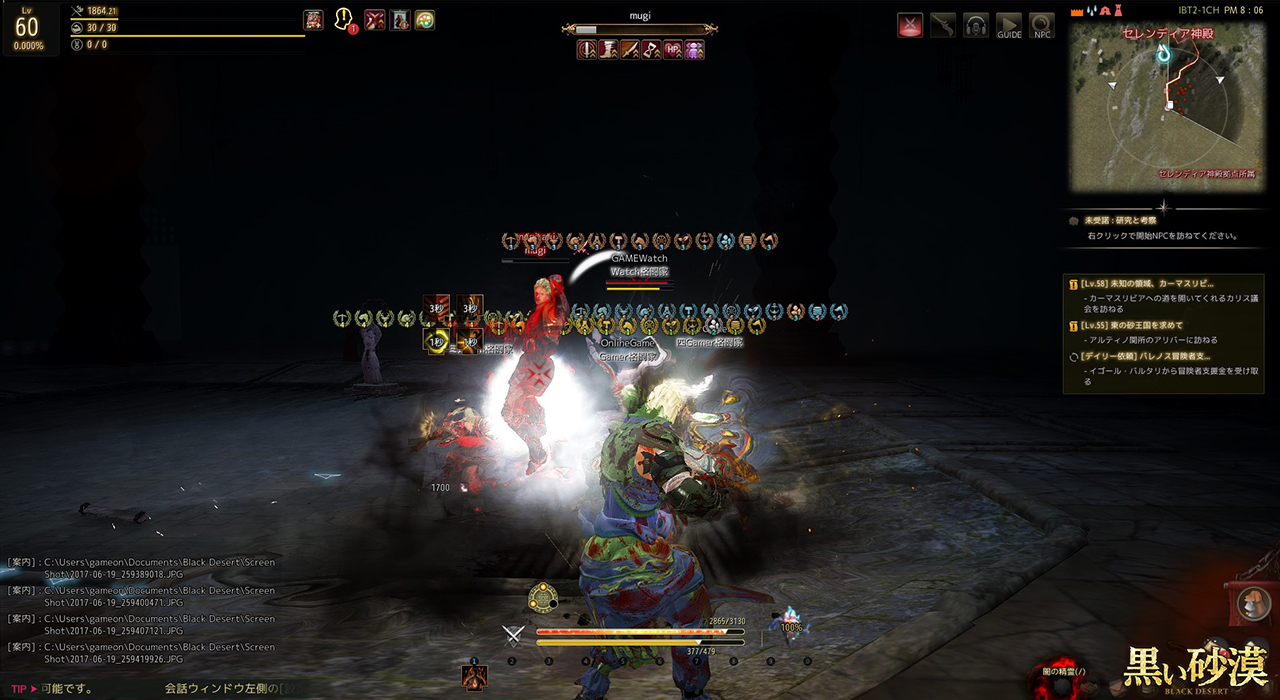Select the character portrait frame icon
Viewport: 1280px width, 700px height.
(400, 19)
